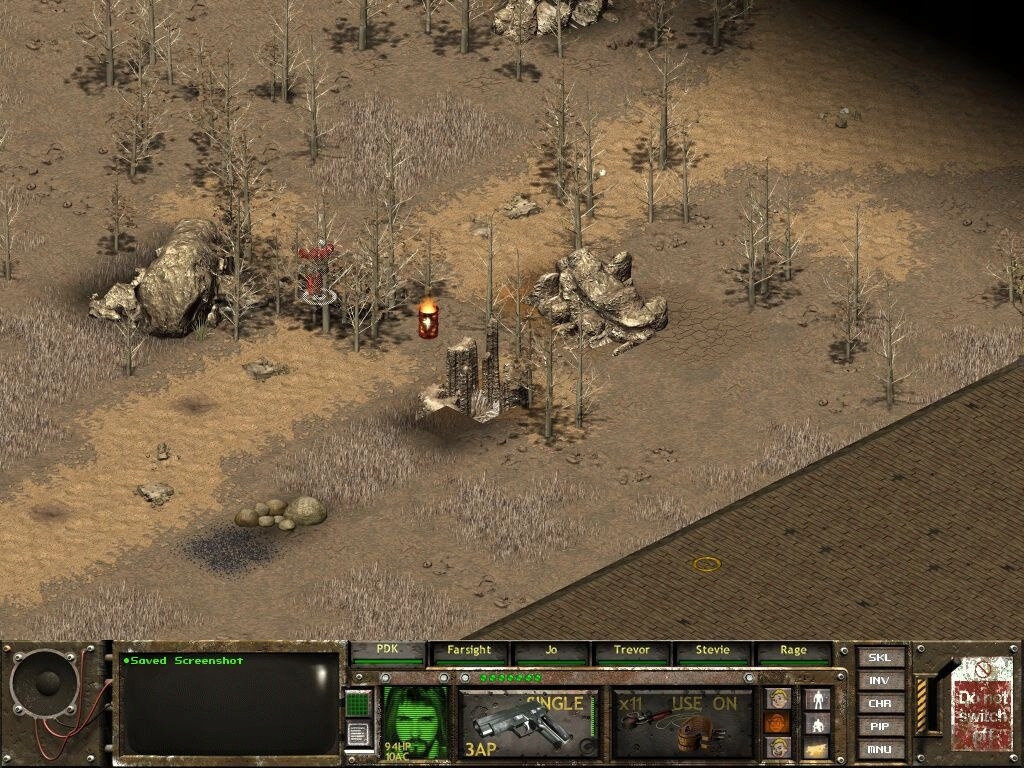Select the USE ON item slot
1024x768 pixels.
point(683,723)
